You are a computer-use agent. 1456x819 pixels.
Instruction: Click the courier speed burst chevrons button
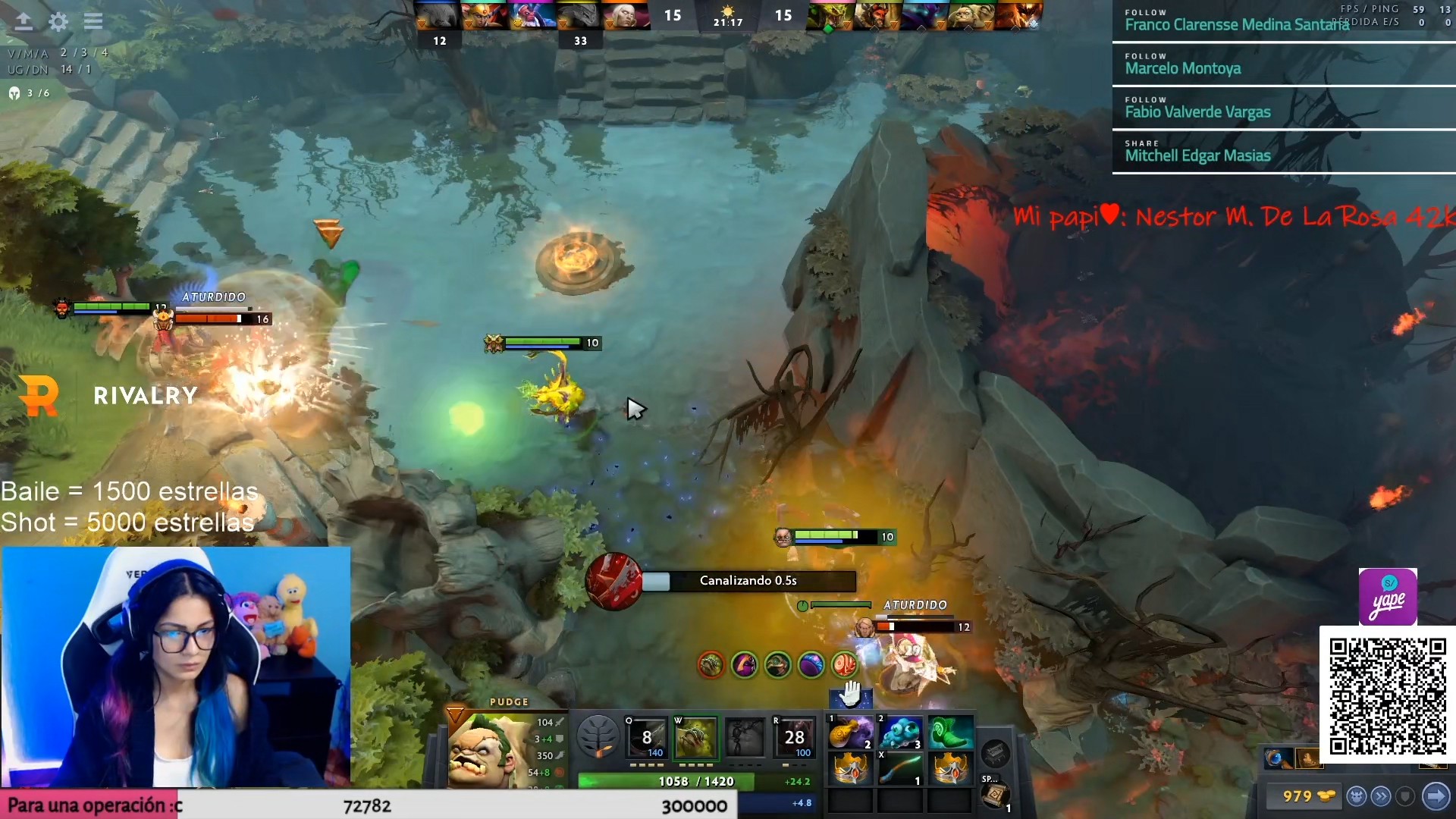[x=1381, y=796]
